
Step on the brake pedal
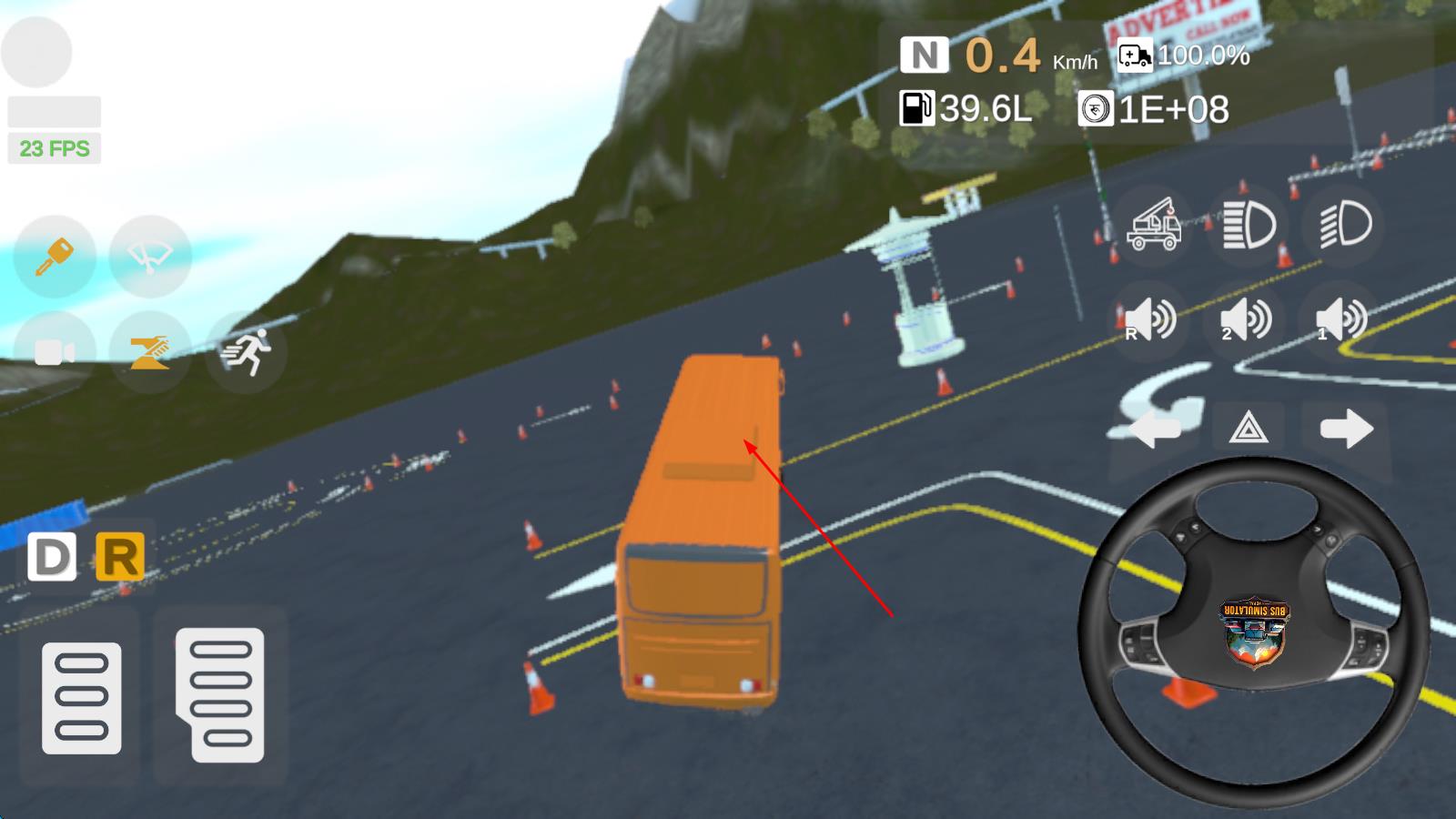81,698
